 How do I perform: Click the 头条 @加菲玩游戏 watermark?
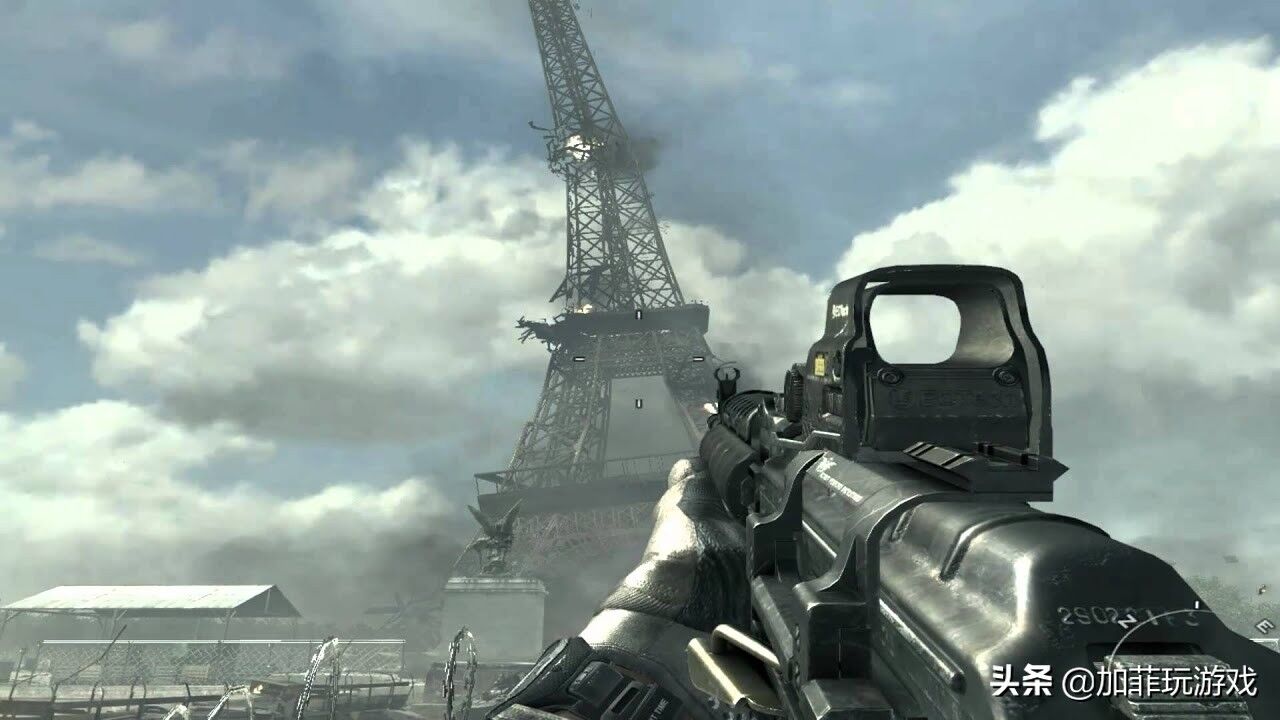(x=1123, y=683)
